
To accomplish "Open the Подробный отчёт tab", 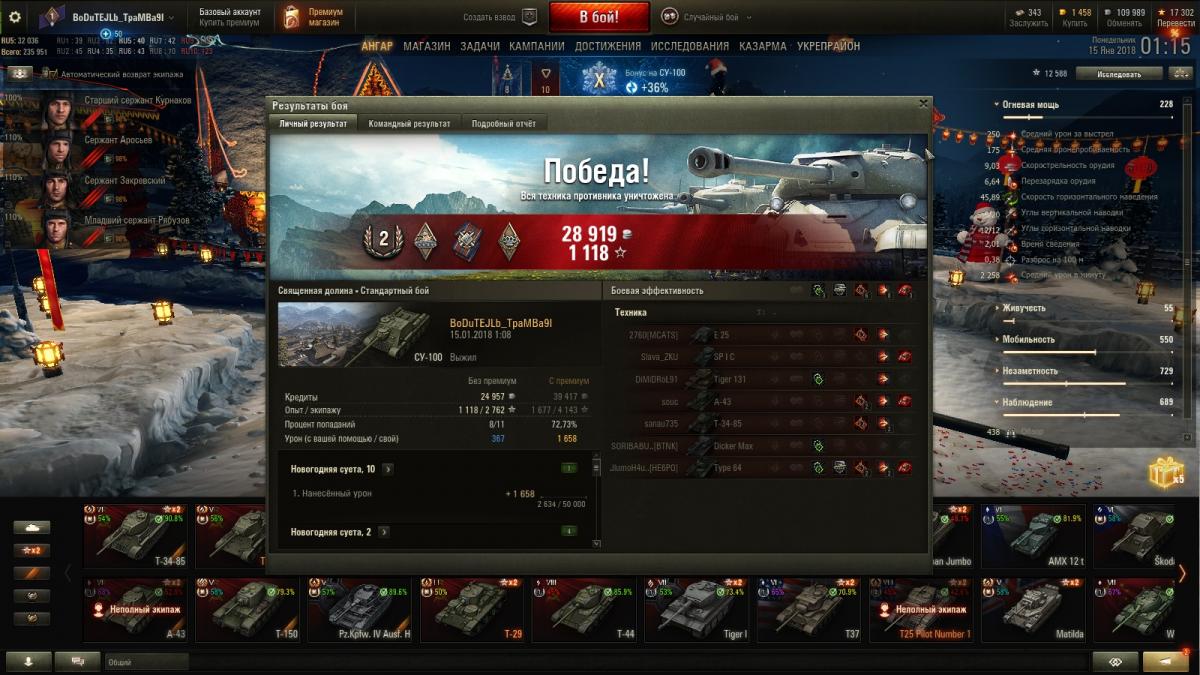I will (x=503, y=124).
